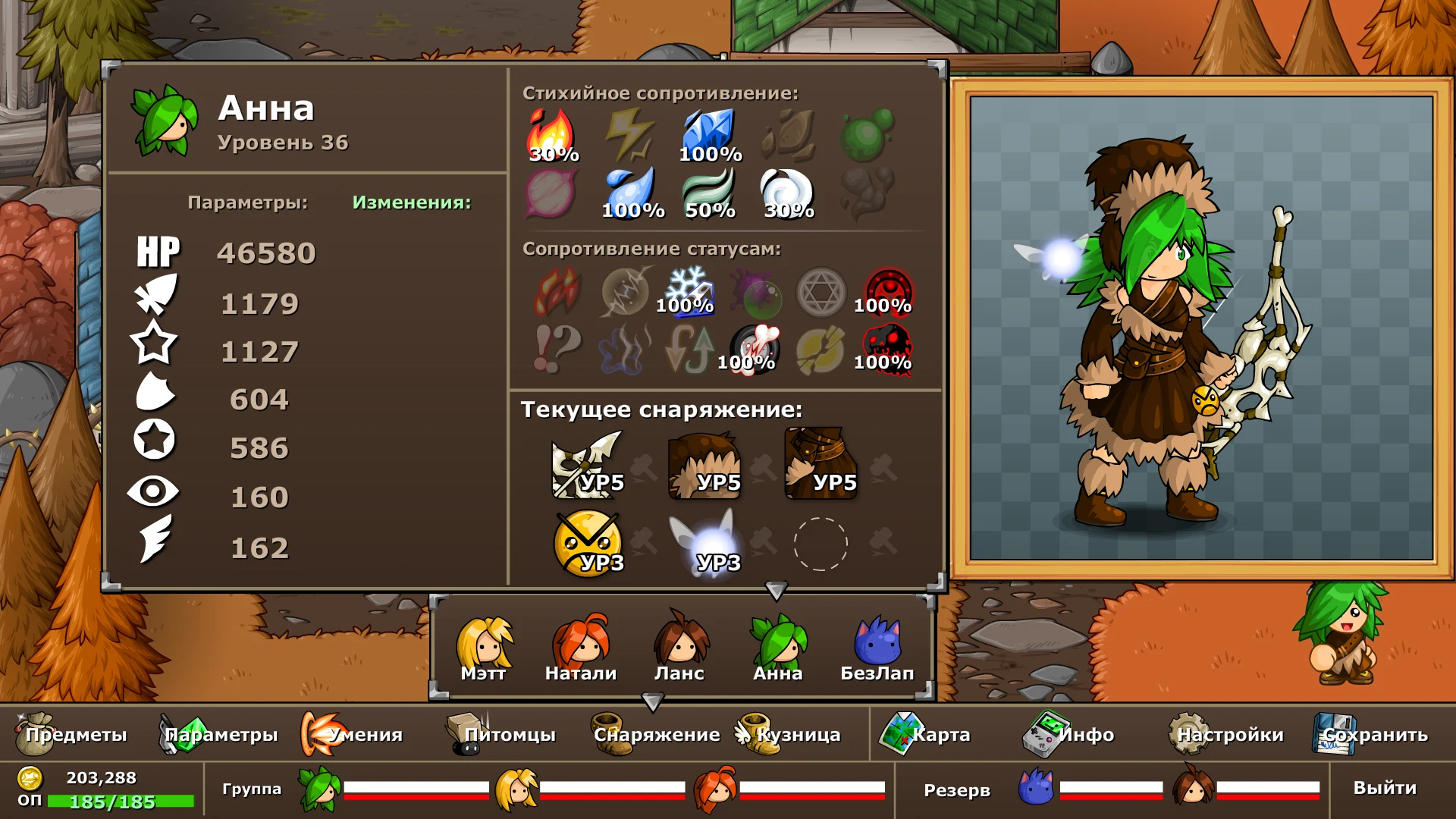1456x819 pixels.
Task: Select Мэтт in the character selector
Action: tap(484, 648)
